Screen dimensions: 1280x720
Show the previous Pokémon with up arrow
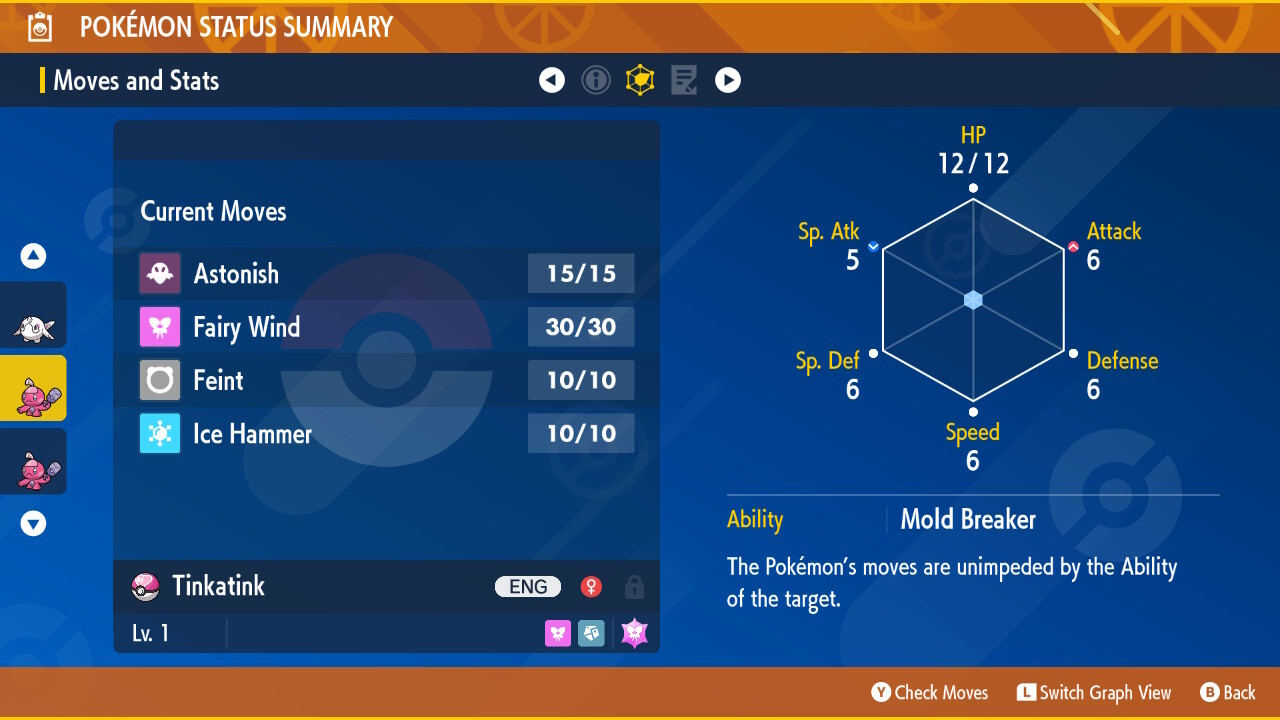tap(34, 257)
